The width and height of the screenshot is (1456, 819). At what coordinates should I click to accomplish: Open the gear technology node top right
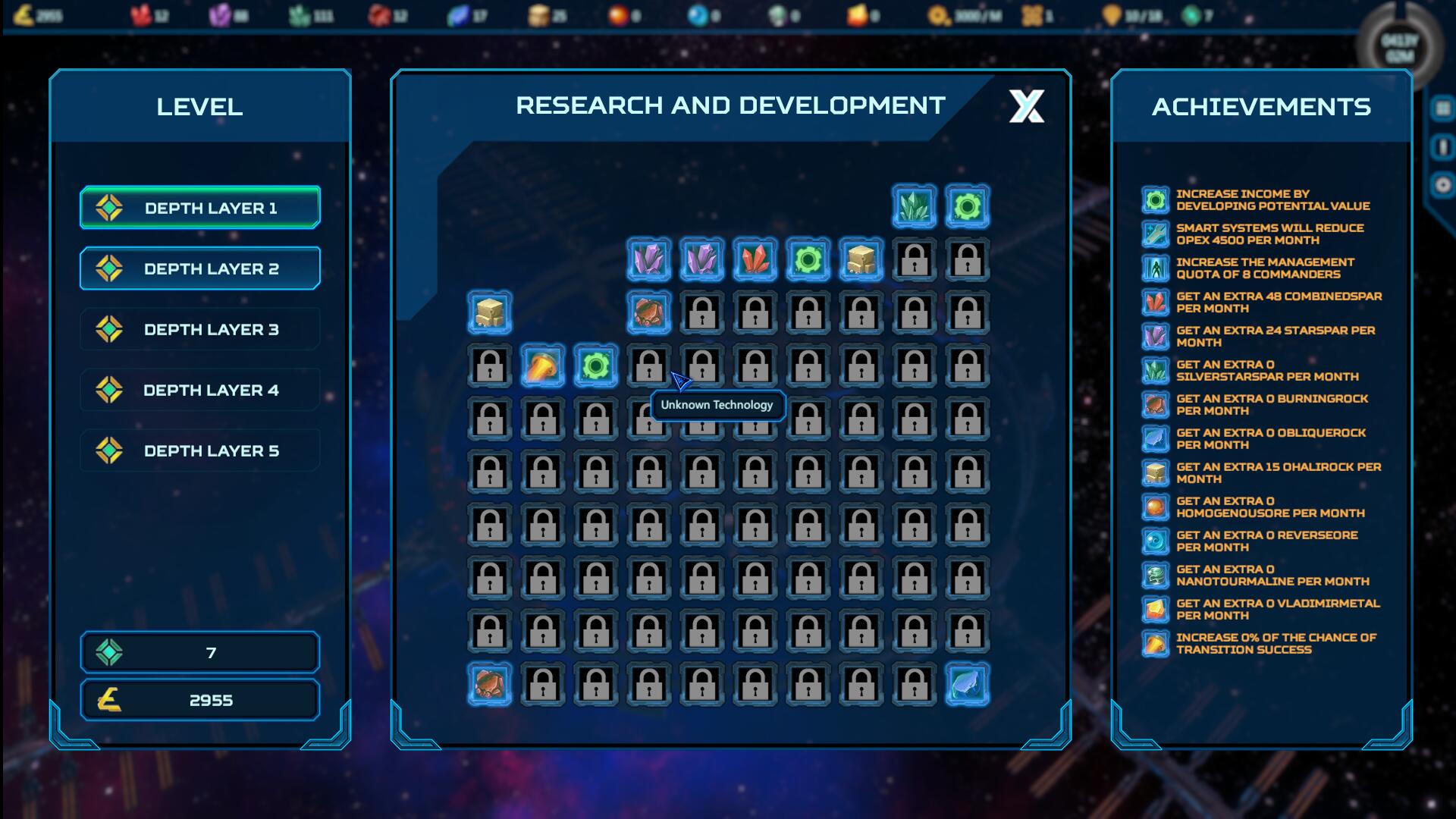click(967, 205)
